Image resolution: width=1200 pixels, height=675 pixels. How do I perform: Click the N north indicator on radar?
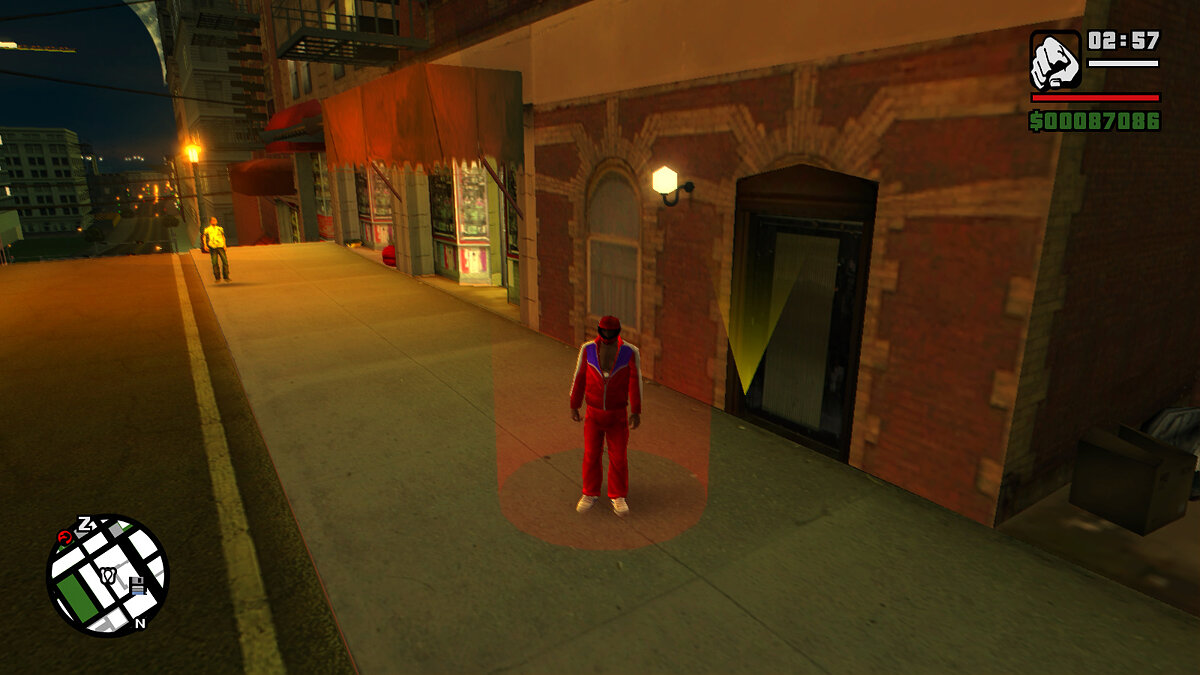point(140,623)
